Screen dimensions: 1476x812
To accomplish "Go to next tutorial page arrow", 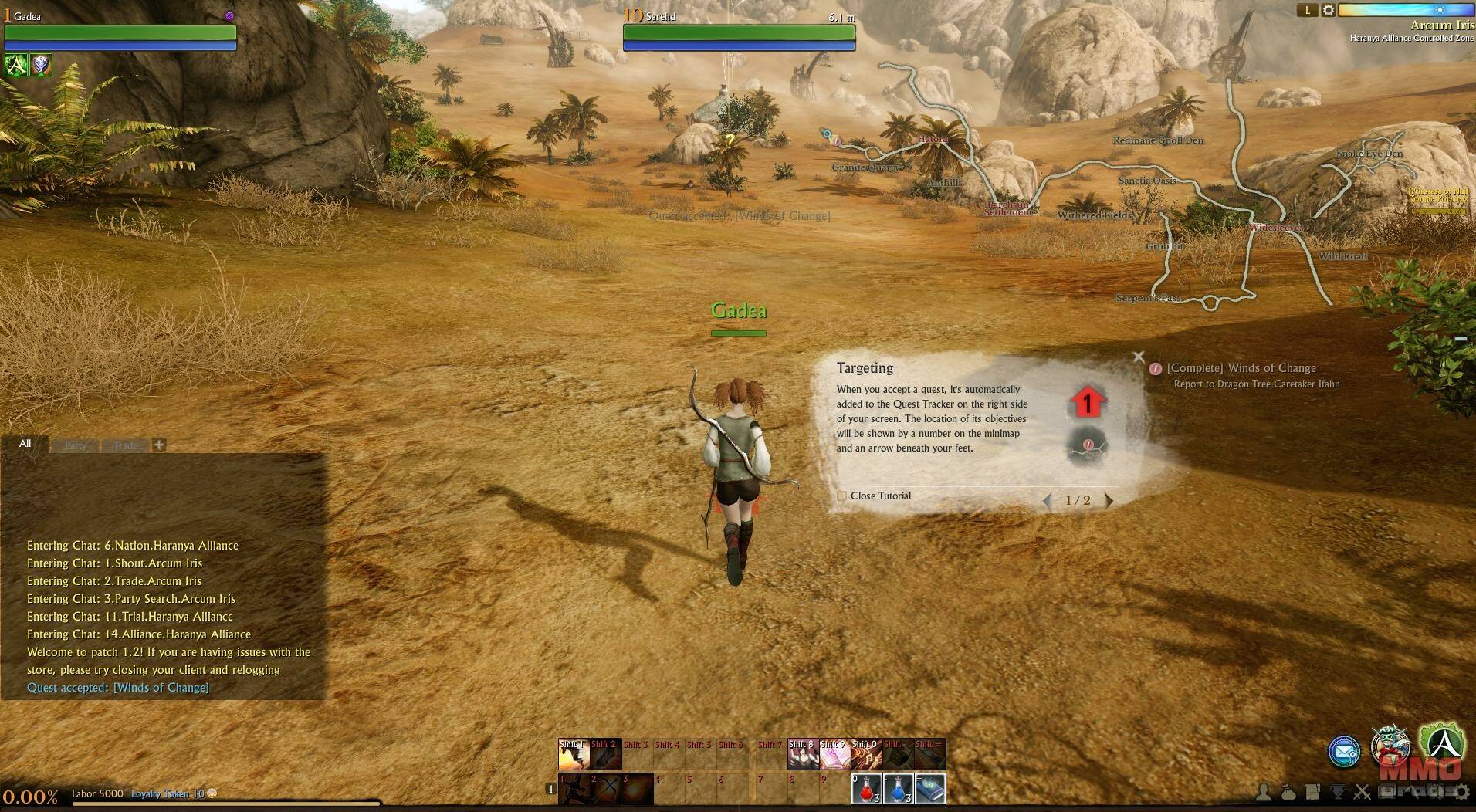I will click(x=1109, y=500).
